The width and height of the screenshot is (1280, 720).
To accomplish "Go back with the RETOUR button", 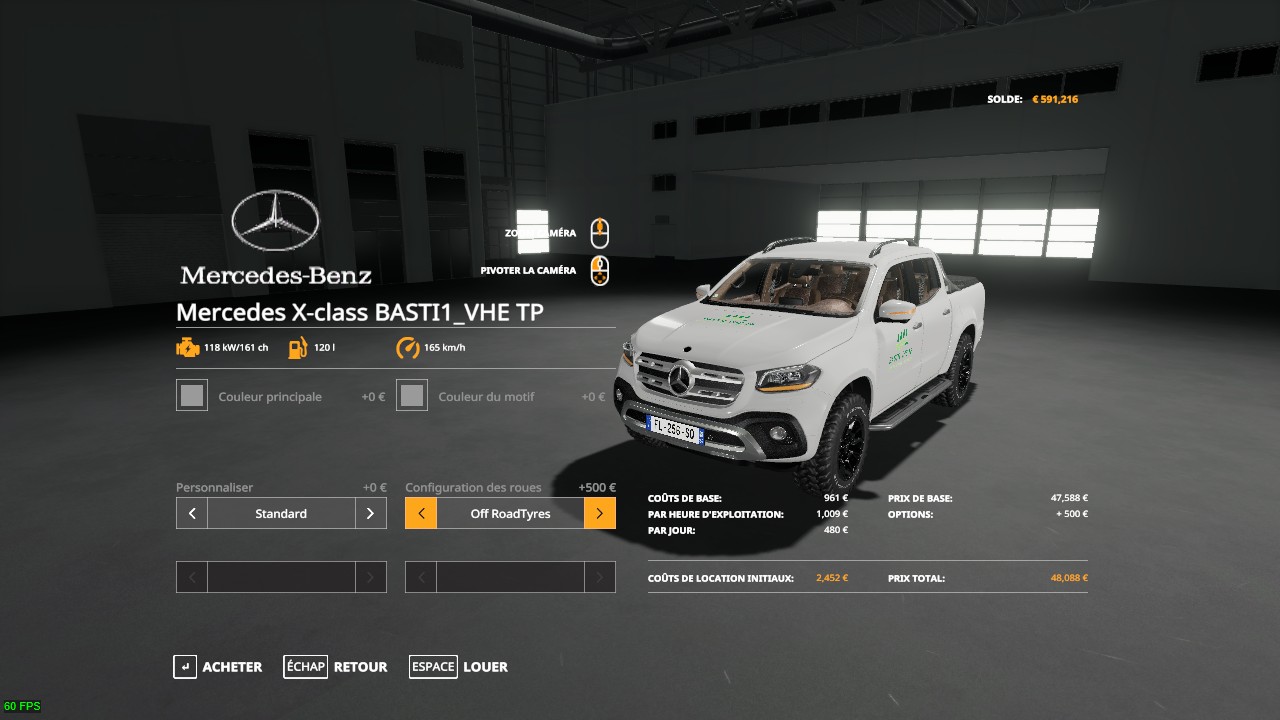I will pos(335,667).
